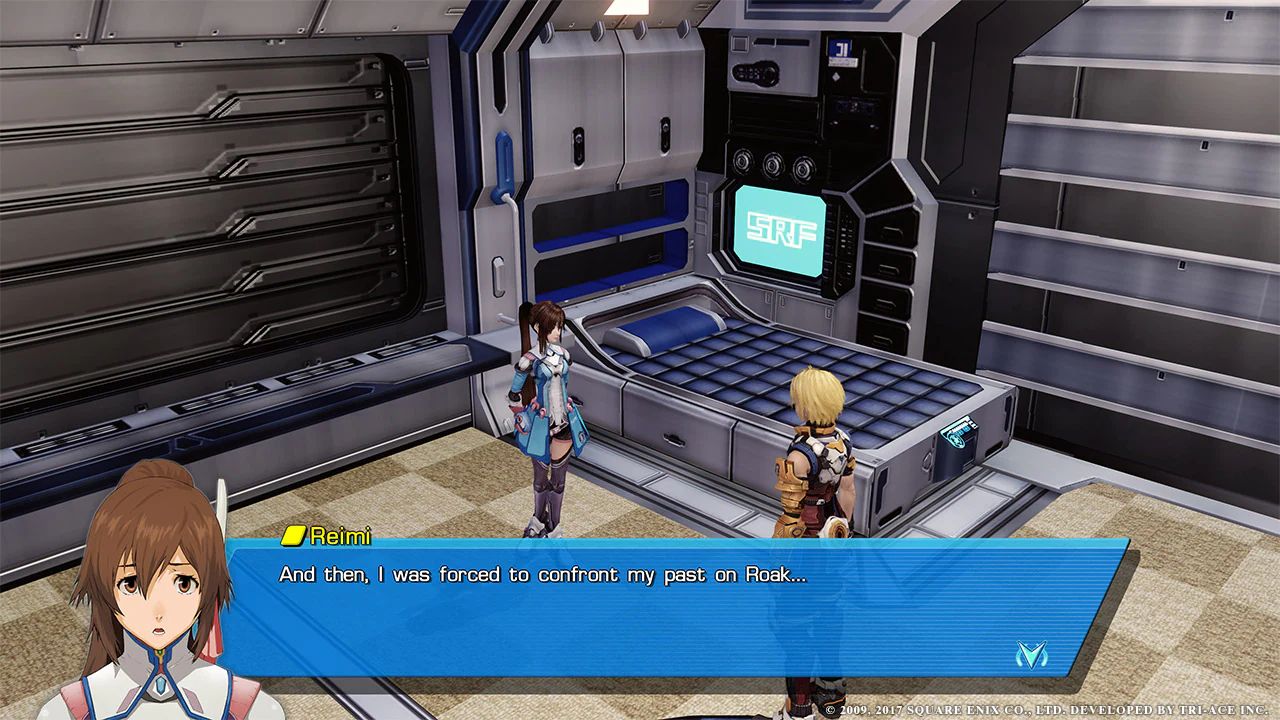Image resolution: width=1280 pixels, height=720 pixels.
Task: Expand the upper bunk compartment
Action: coord(600,215)
